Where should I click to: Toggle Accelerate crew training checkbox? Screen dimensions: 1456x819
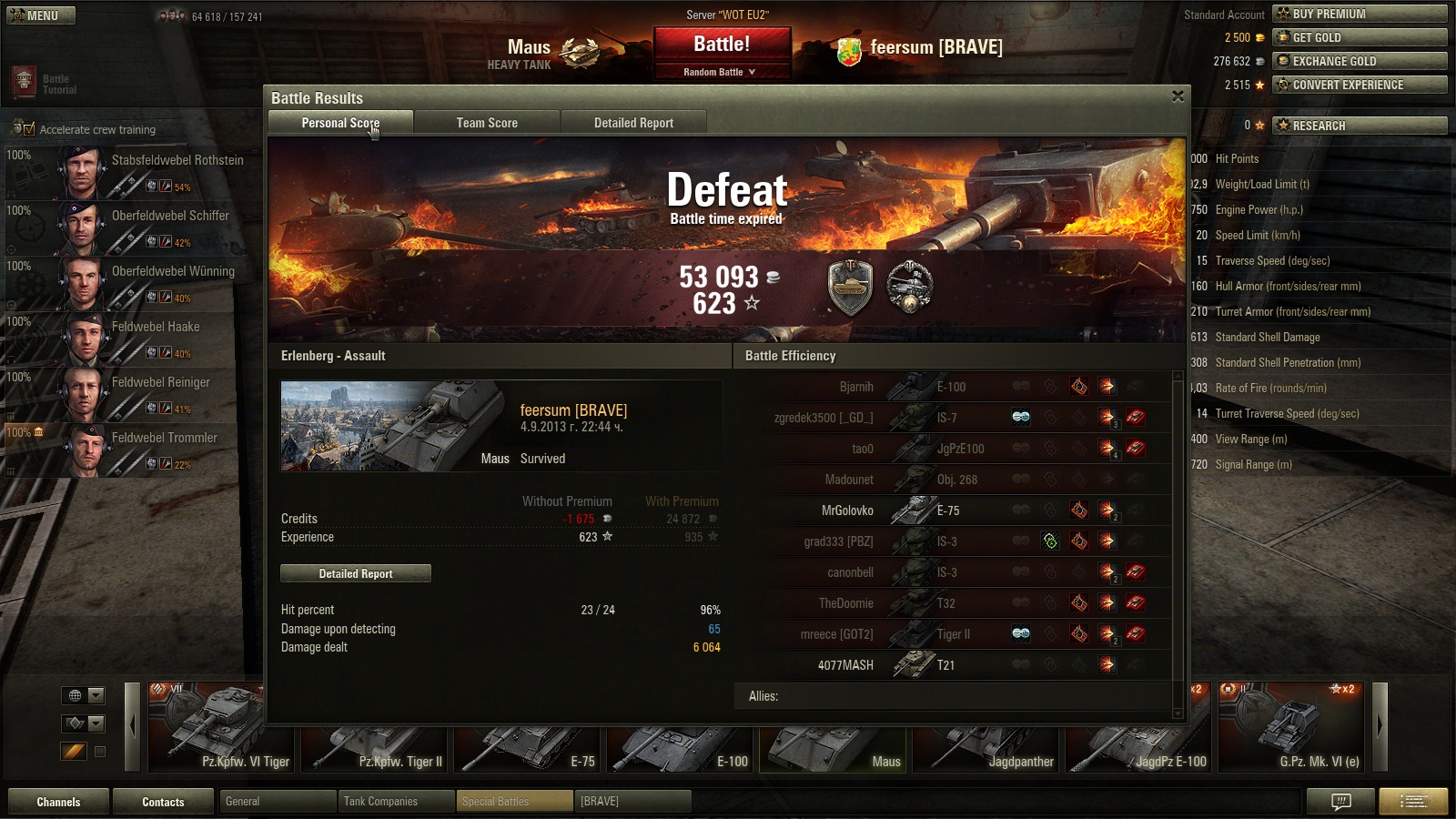point(28,129)
